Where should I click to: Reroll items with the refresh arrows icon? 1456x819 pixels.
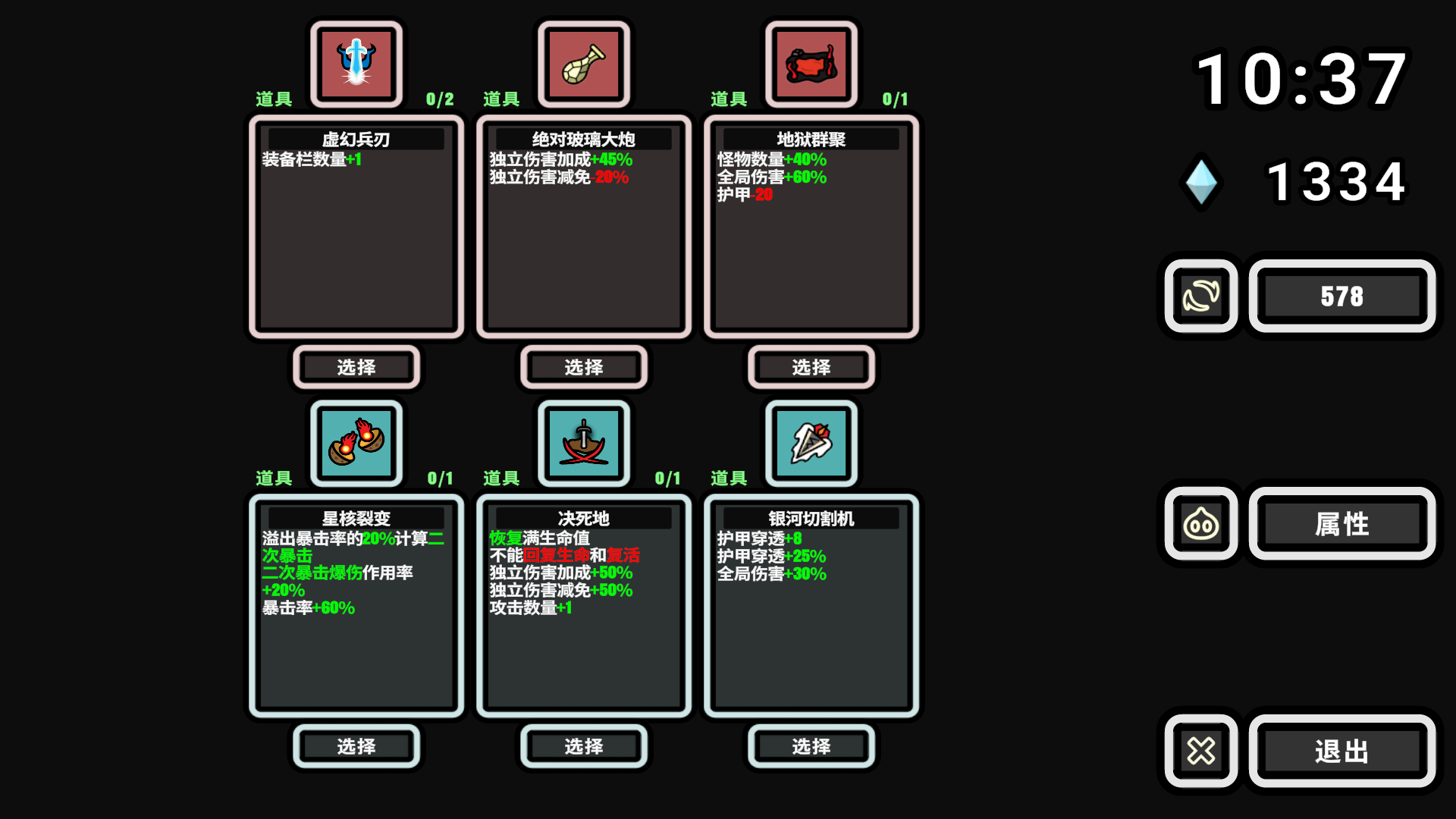click(1201, 296)
